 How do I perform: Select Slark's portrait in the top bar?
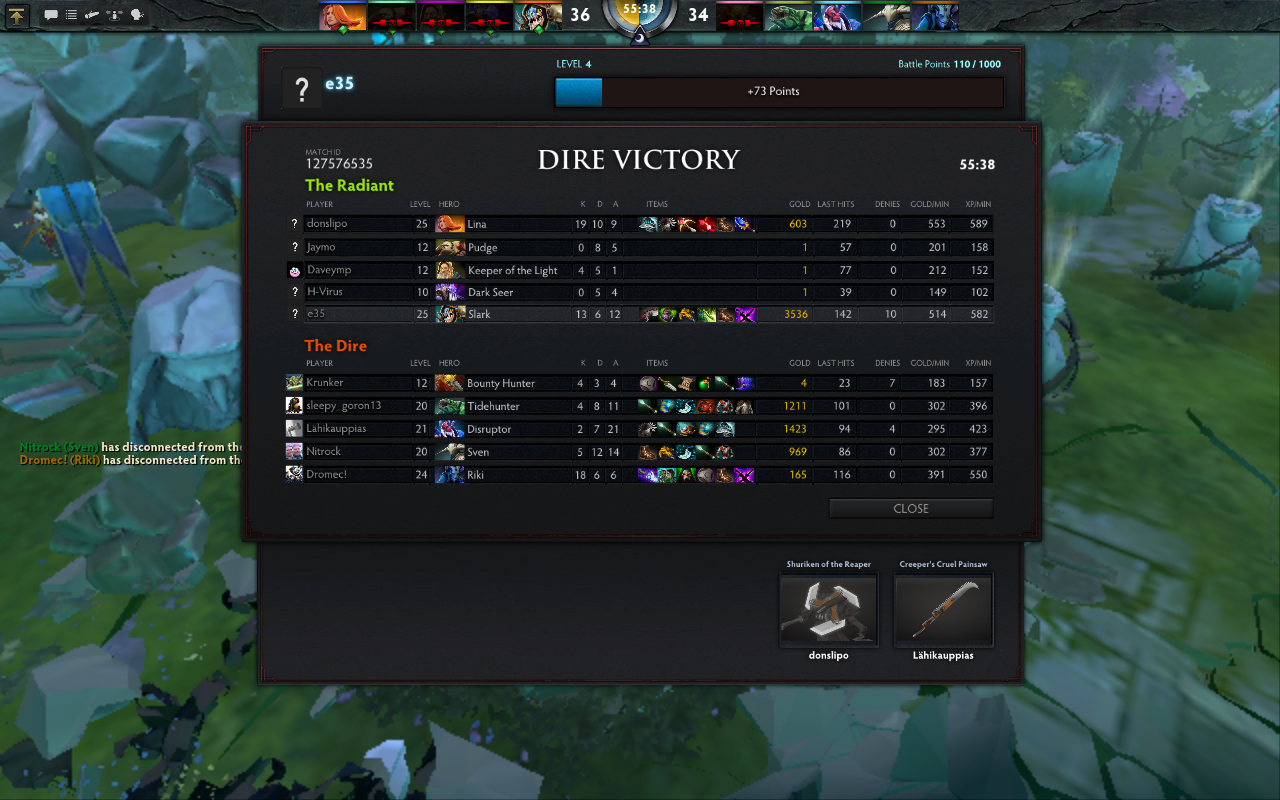pos(537,16)
